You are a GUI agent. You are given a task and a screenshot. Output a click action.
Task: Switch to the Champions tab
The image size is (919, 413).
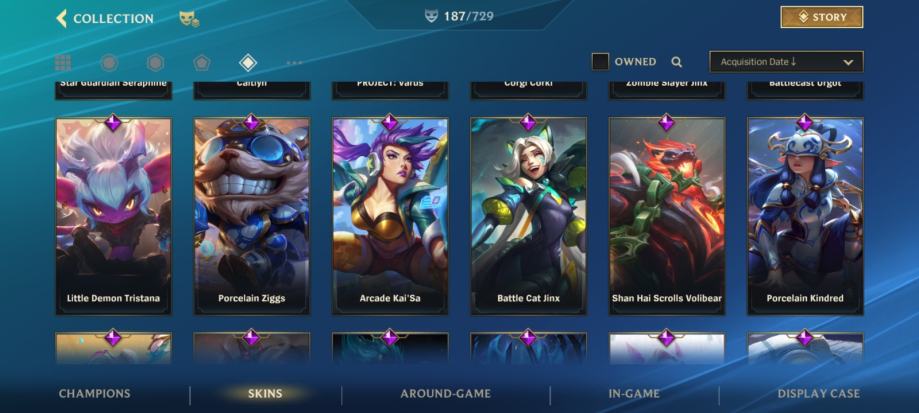click(x=94, y=394)
